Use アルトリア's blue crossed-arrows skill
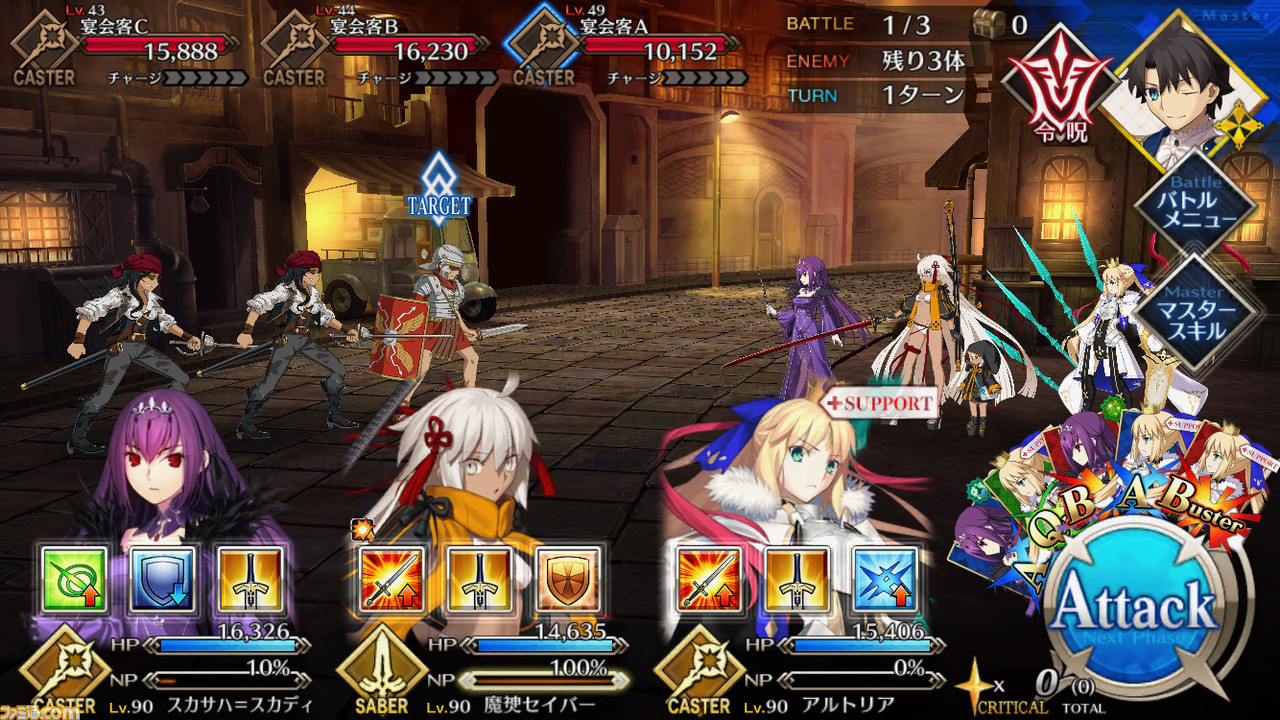Image resolution: width=1280 pixels, height=720 pixels. (x=883, y=579)
